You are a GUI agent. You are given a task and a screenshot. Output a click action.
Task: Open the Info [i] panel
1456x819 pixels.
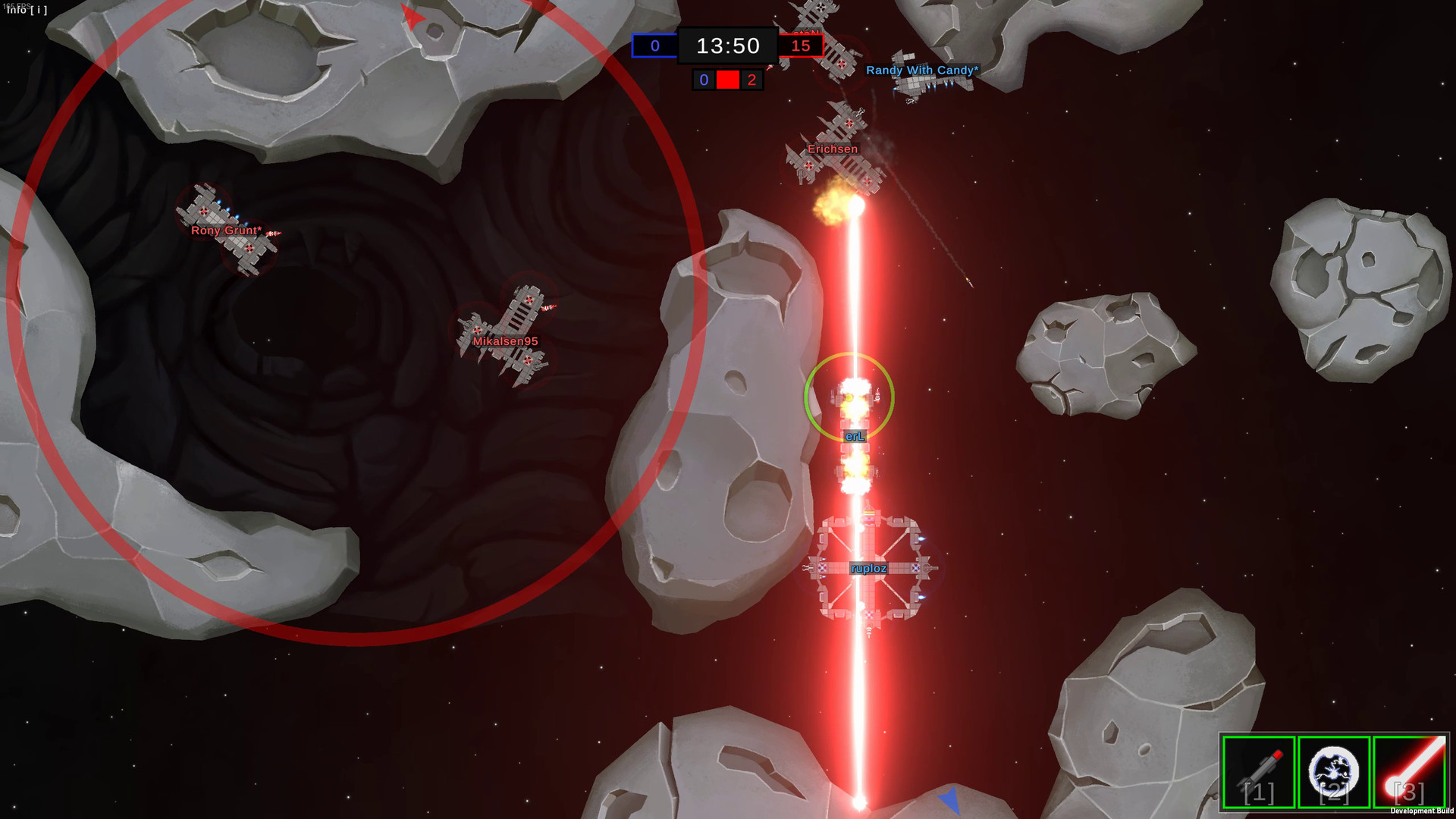click(27, 11)
